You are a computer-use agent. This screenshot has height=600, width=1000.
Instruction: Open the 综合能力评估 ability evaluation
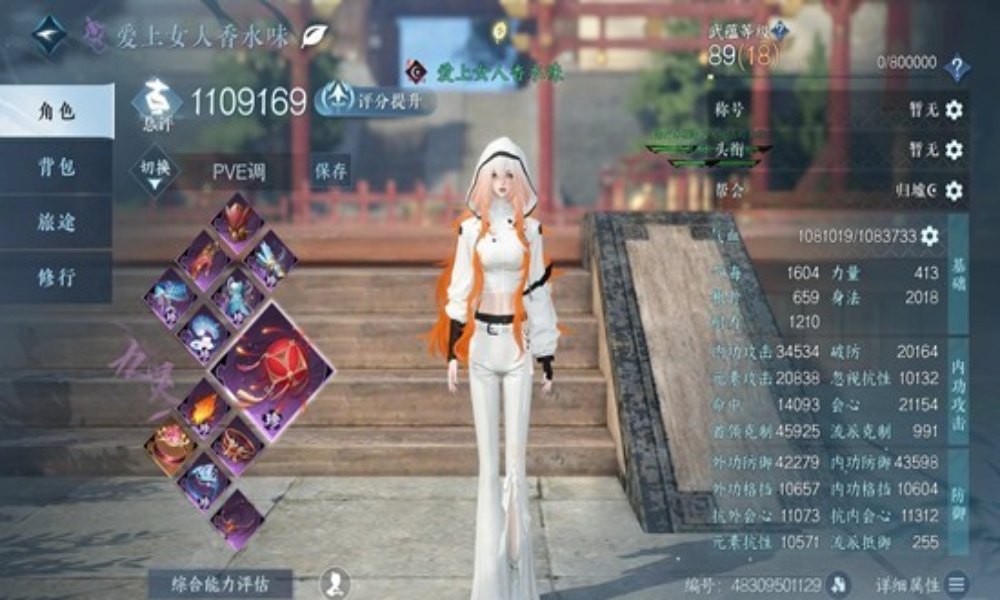tap(220, 583)
